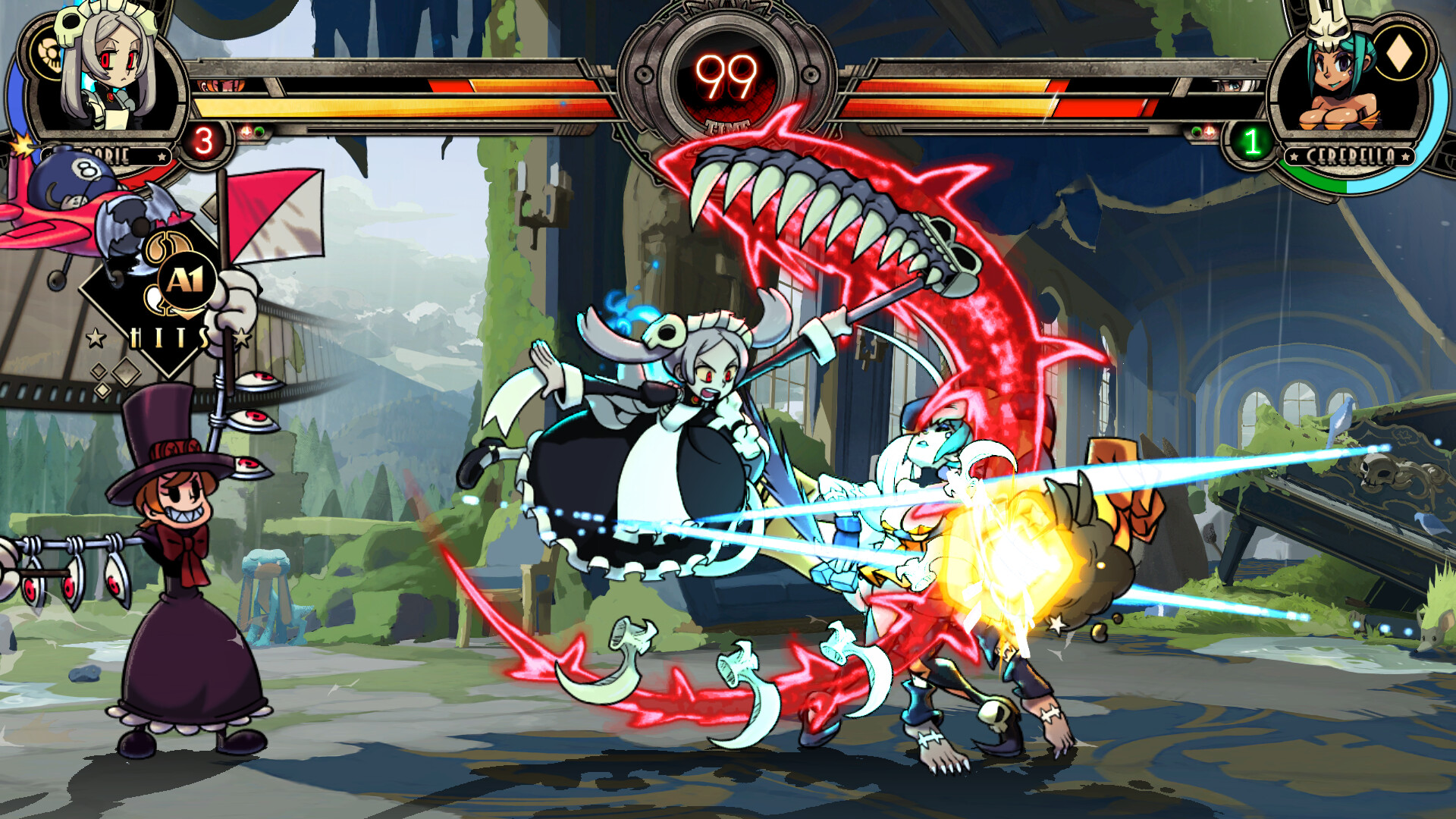Select the CEREBELLA nameplate
Viewport: 1456px width, 819px height.
1348,155
